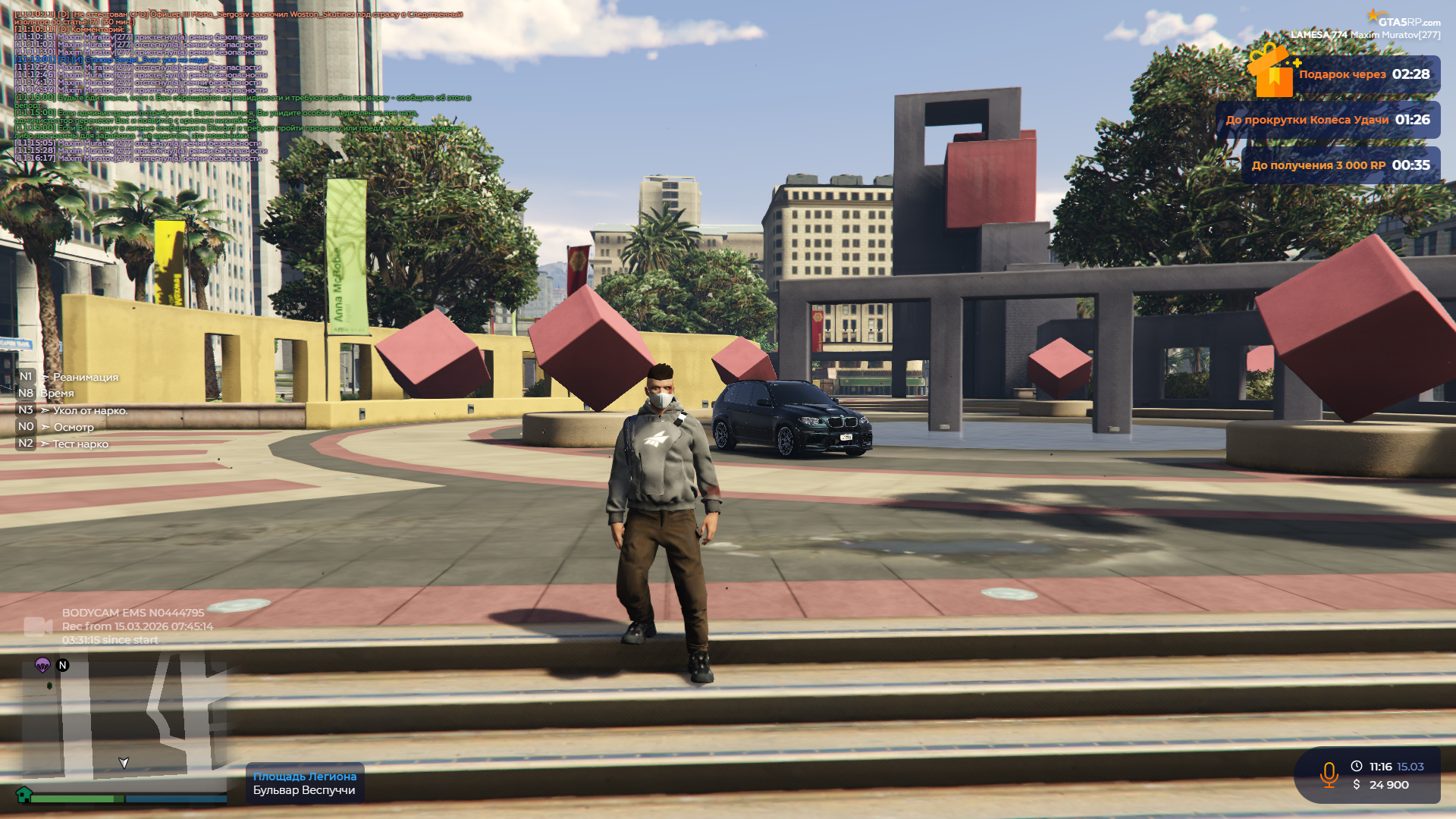Toggle the orange microphone icon

(x=1329, y=775)
